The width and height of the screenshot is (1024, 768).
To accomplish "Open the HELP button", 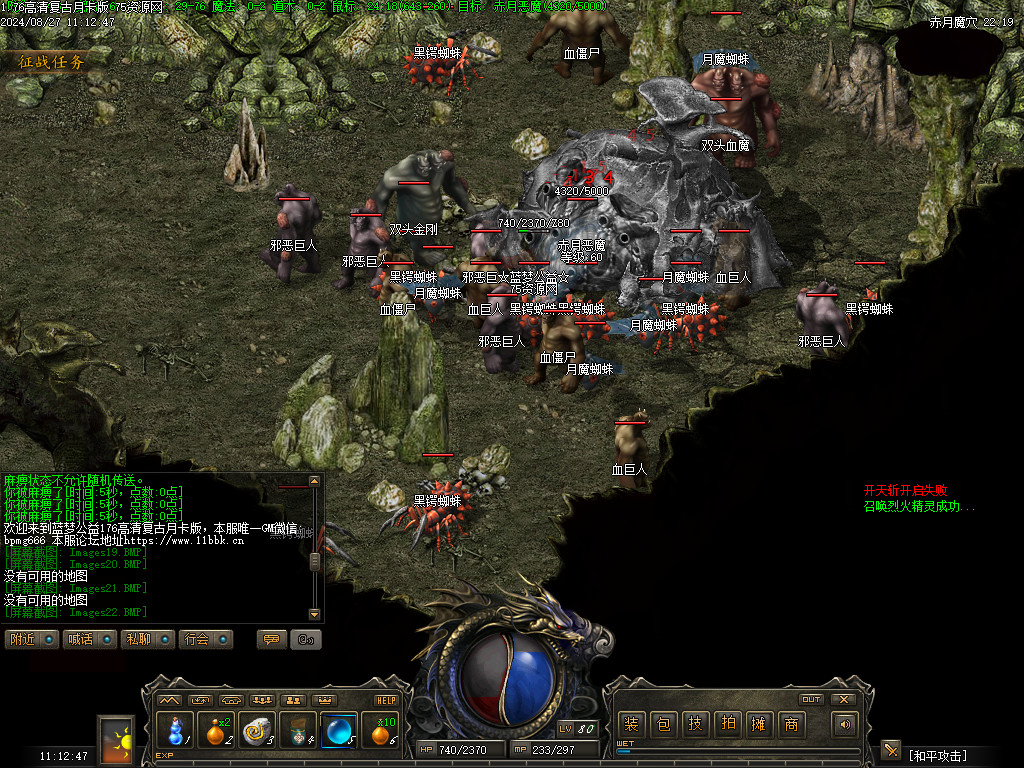I will click(387, 700).
